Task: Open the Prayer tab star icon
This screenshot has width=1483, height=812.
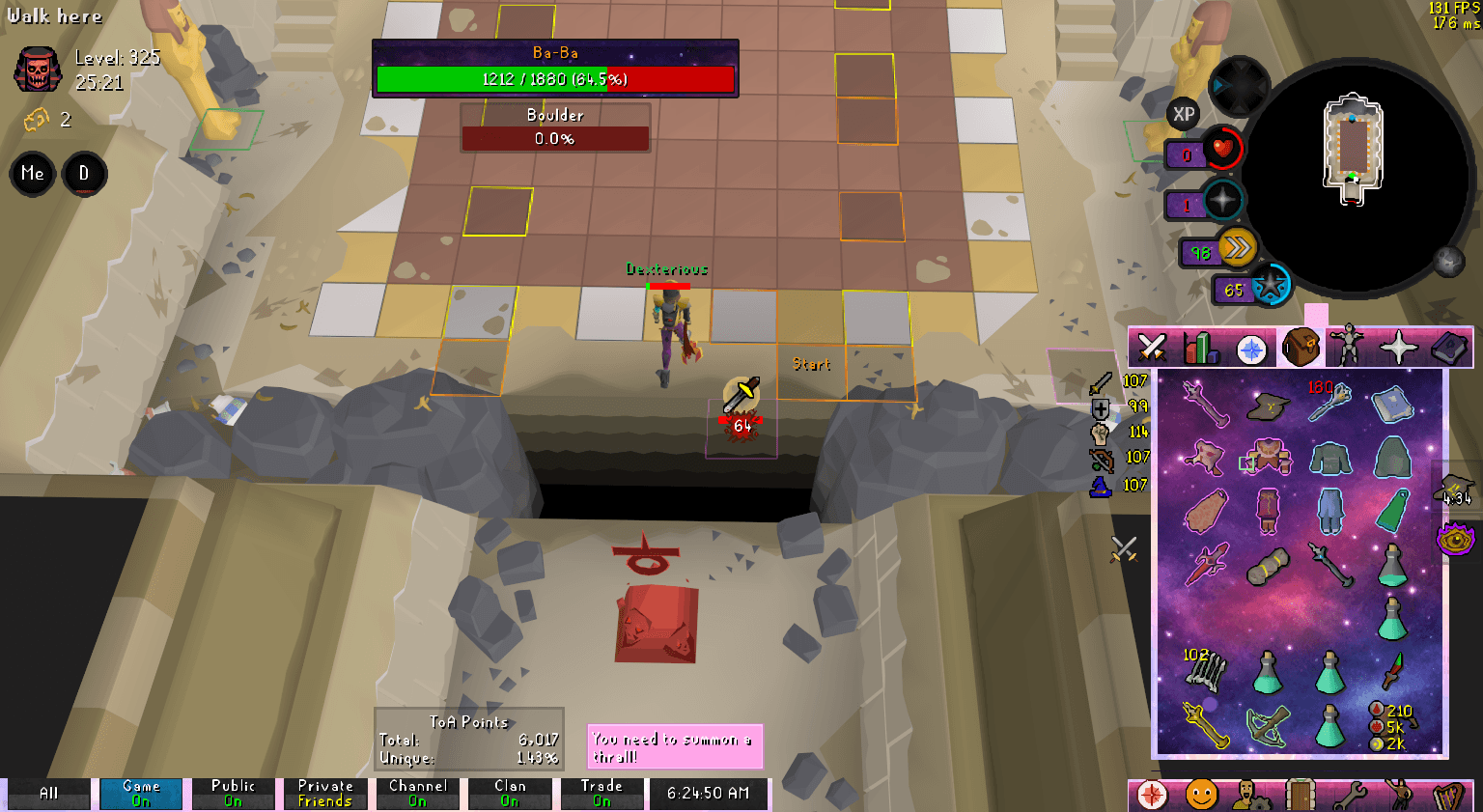Action: pyautogui.click(x=1400, y=348)
